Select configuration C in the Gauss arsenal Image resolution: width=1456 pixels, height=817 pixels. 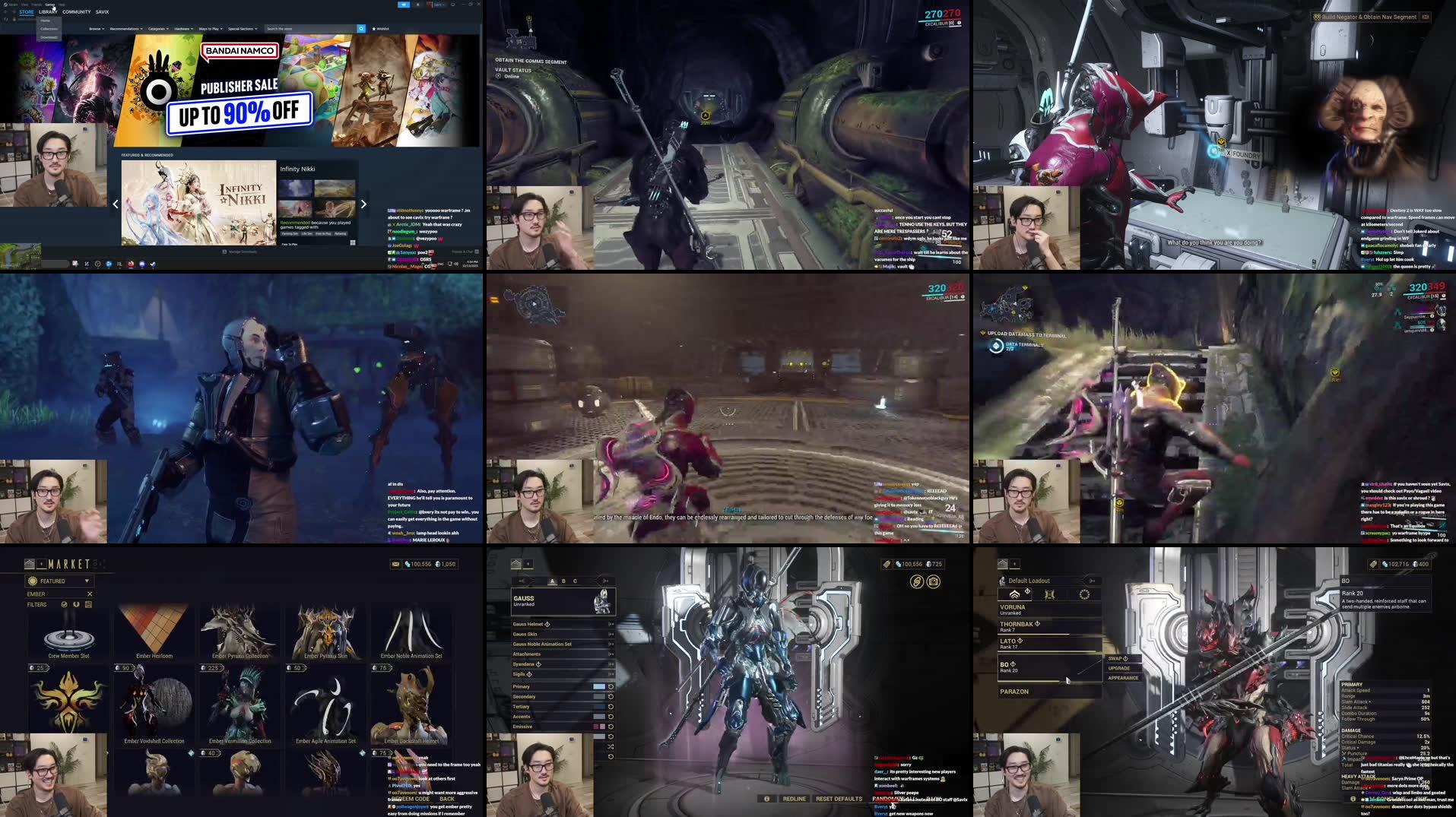[x=575, y=581]
